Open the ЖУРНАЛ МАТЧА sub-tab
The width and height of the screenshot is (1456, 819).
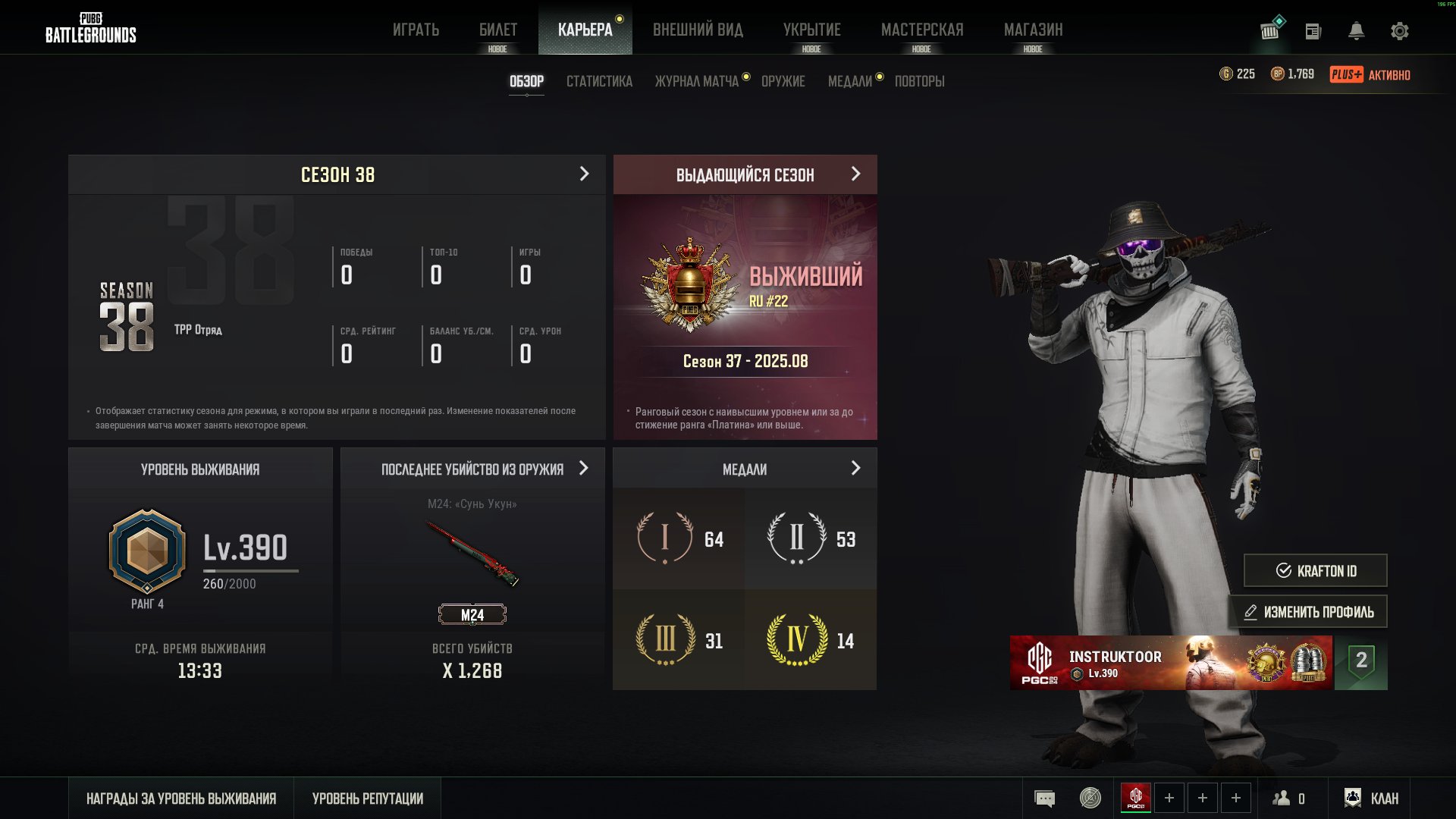[696, 81]
